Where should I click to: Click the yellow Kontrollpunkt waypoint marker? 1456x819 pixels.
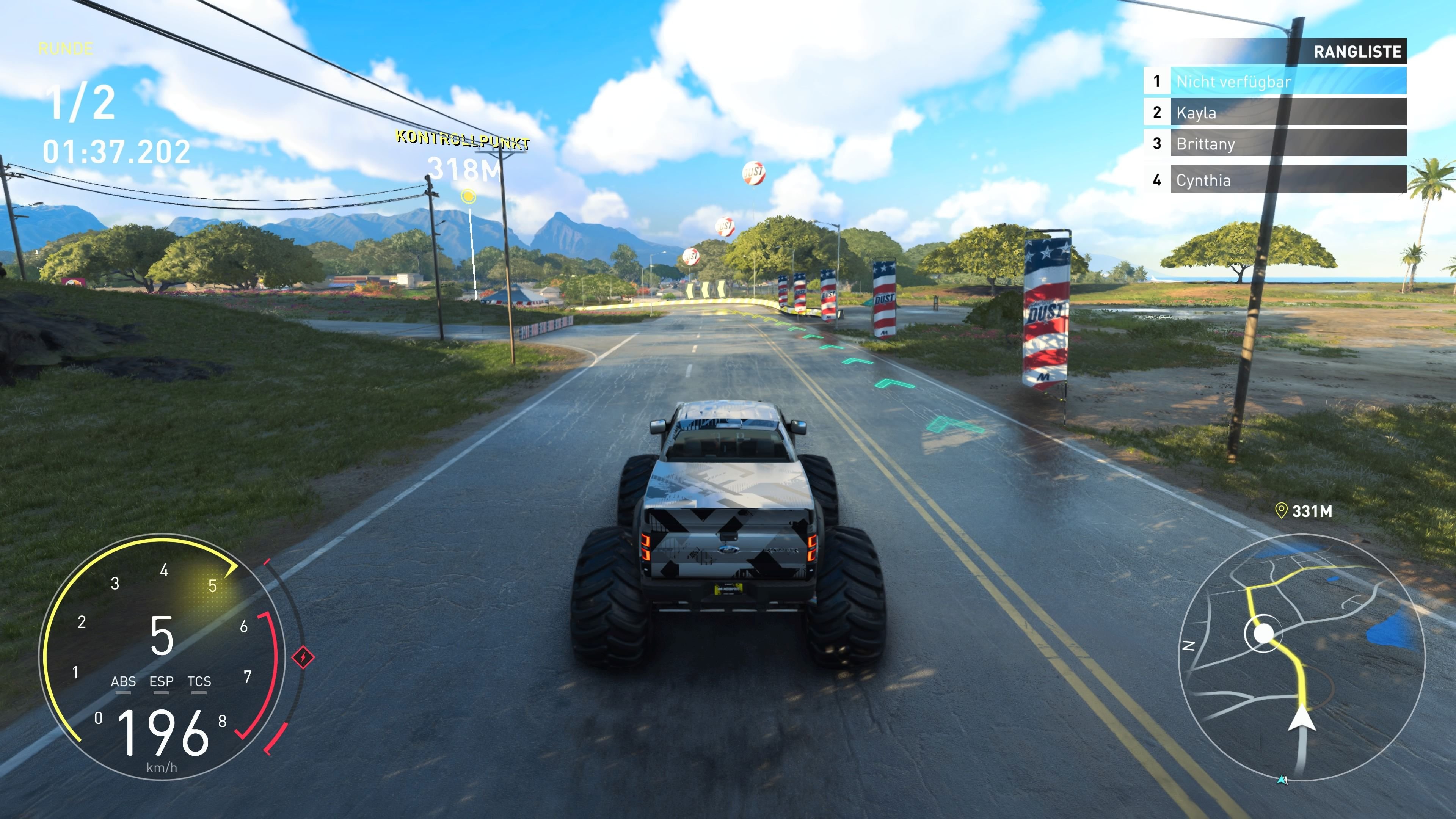[x=468, y=196]
